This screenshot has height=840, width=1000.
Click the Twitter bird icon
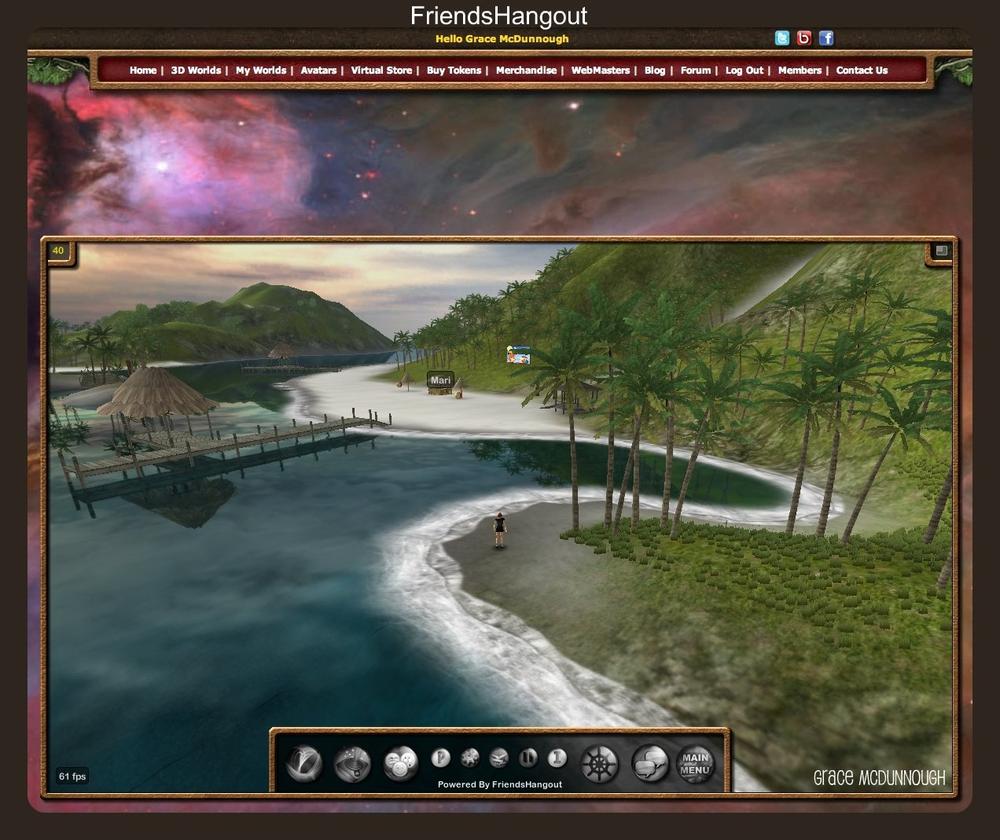coord(782,38)
